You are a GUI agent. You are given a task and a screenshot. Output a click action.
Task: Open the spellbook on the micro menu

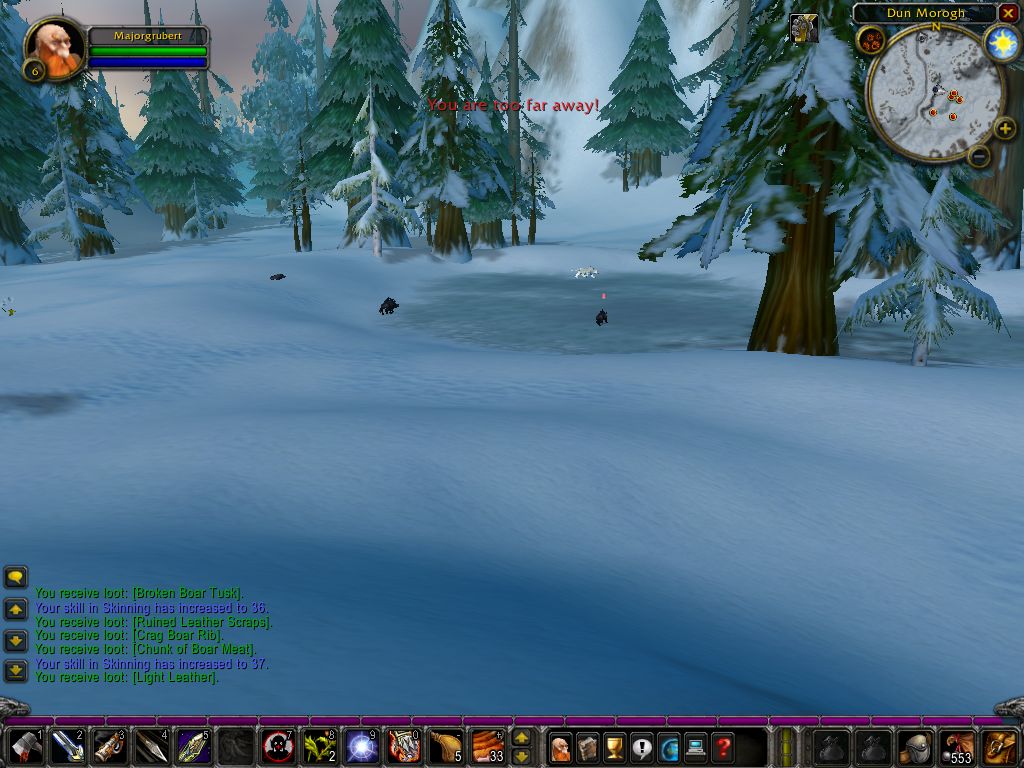(588, 746)
